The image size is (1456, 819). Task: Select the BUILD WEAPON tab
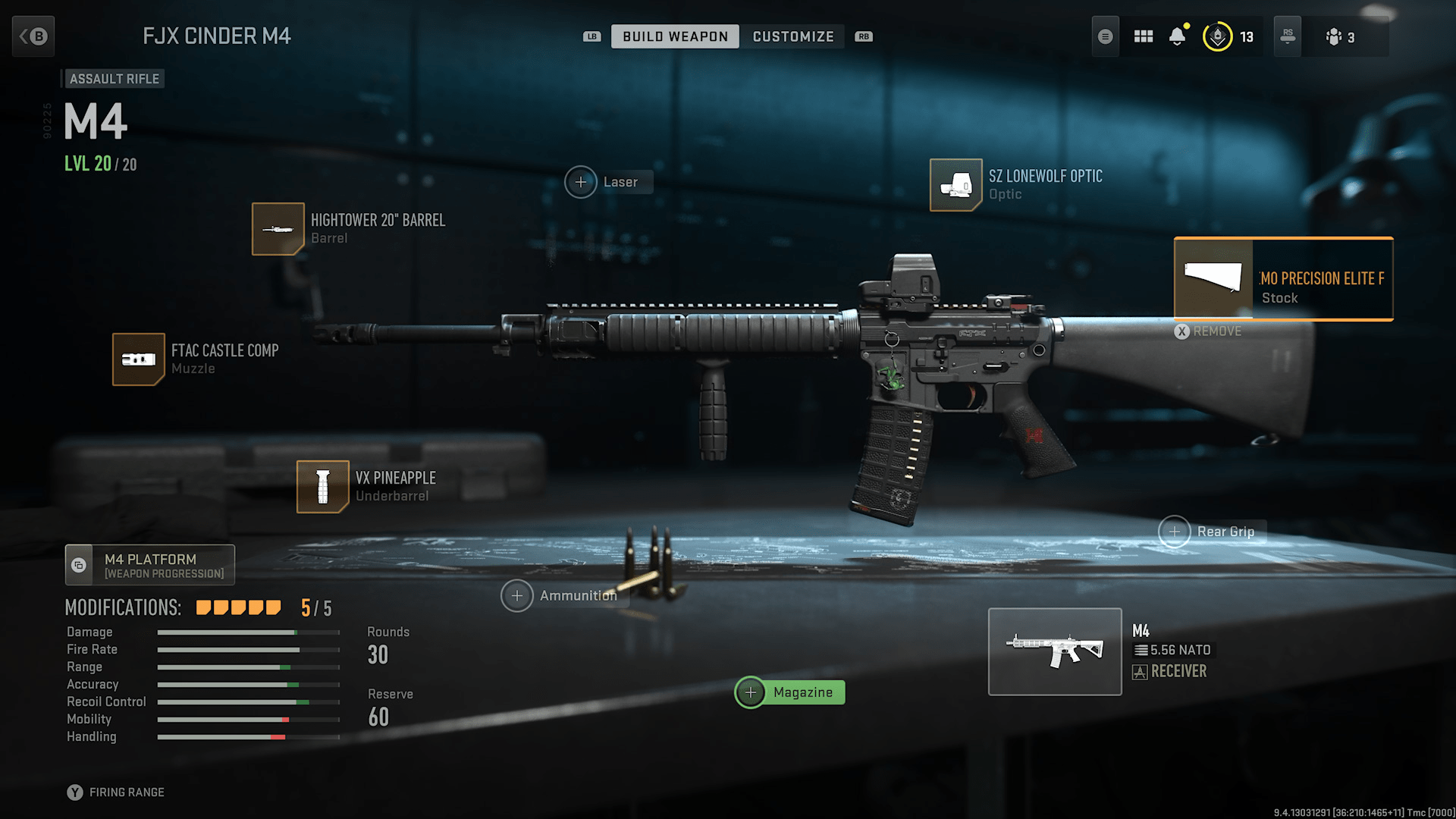click(x=674, y=36)
